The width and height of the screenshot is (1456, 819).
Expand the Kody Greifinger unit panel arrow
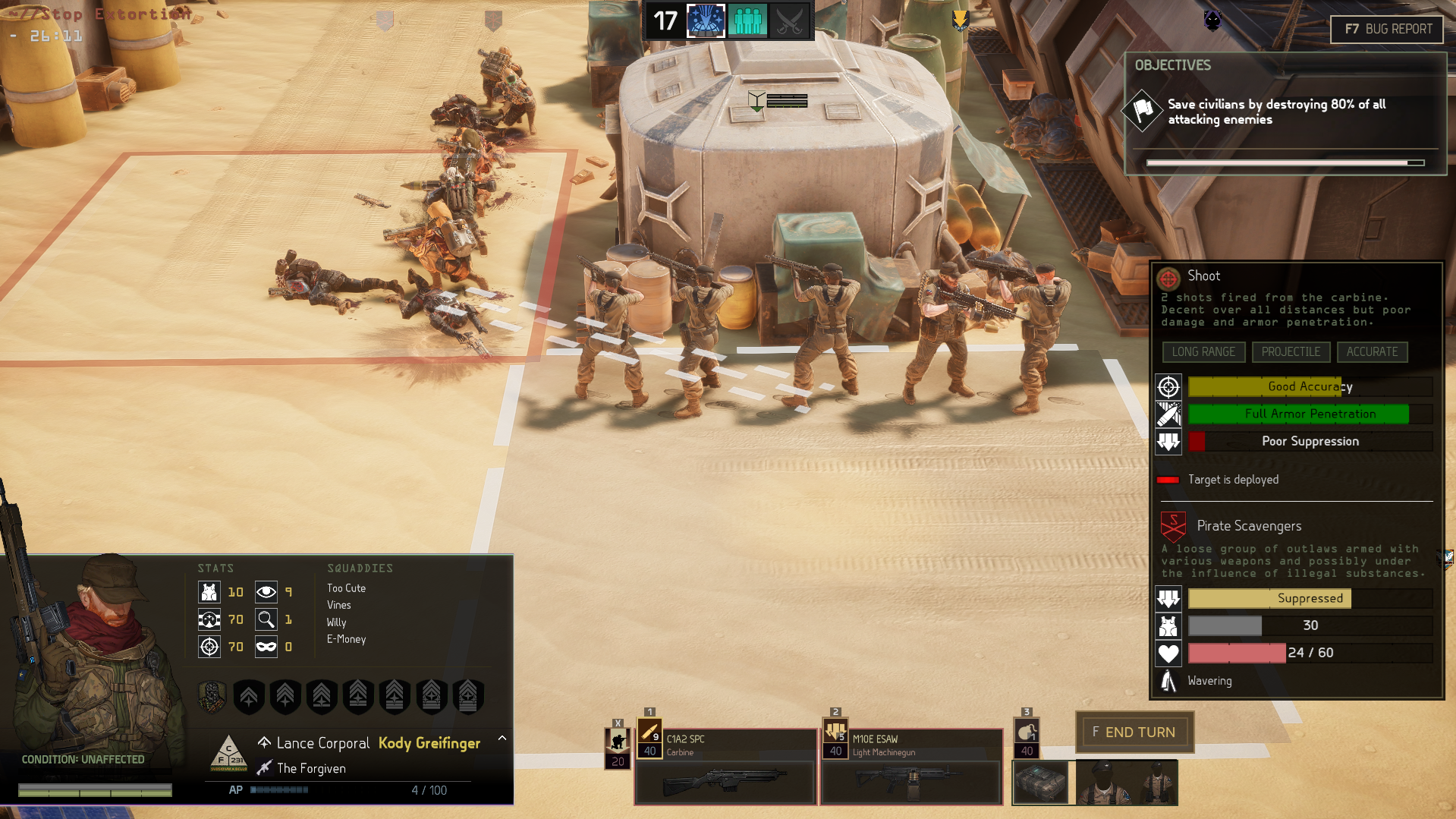click(x=502, y=739)
